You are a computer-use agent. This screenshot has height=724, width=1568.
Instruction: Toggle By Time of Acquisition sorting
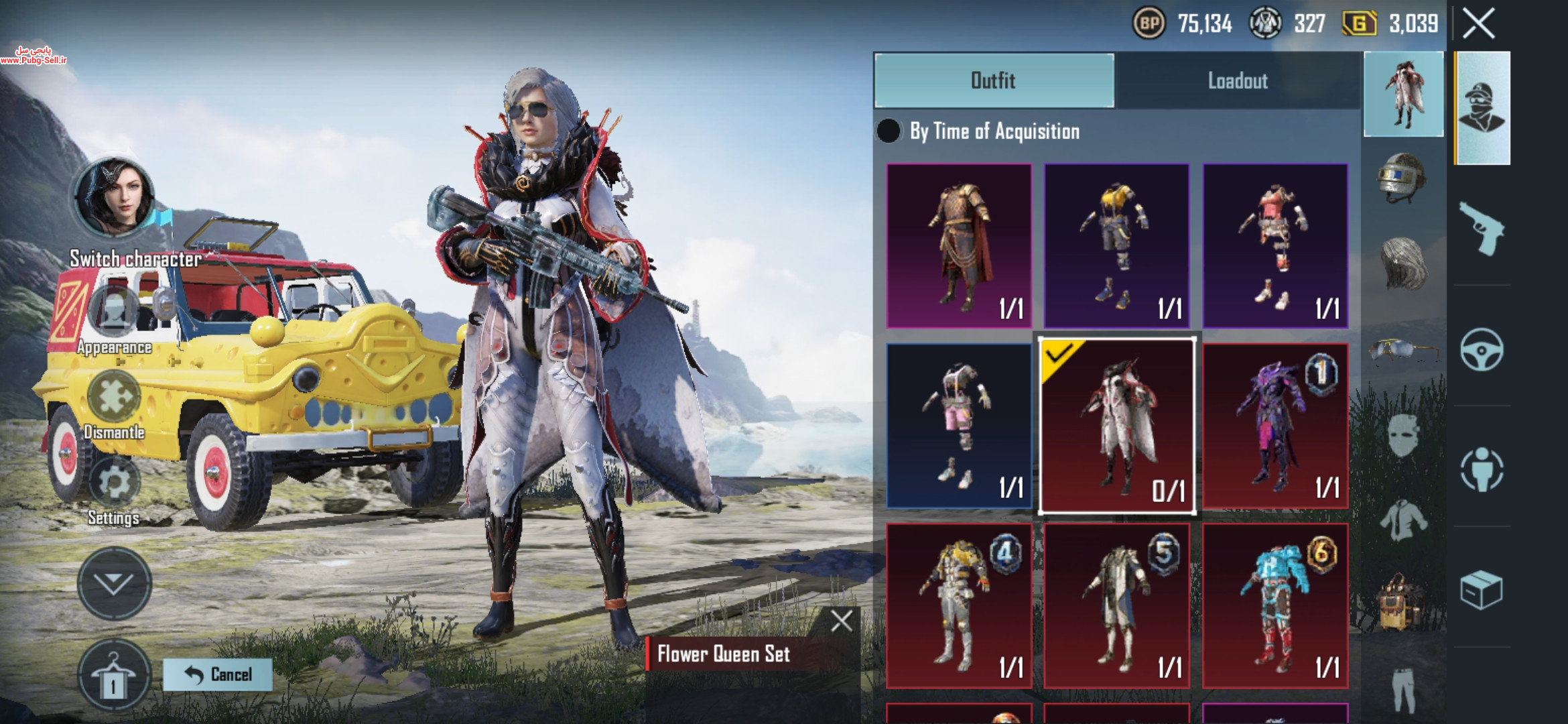tap(889, 131)
